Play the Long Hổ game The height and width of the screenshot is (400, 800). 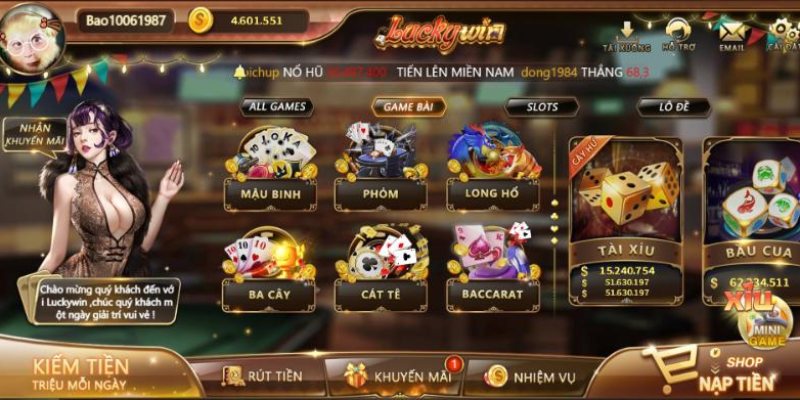pyautogui.click(x=493, y=170)
